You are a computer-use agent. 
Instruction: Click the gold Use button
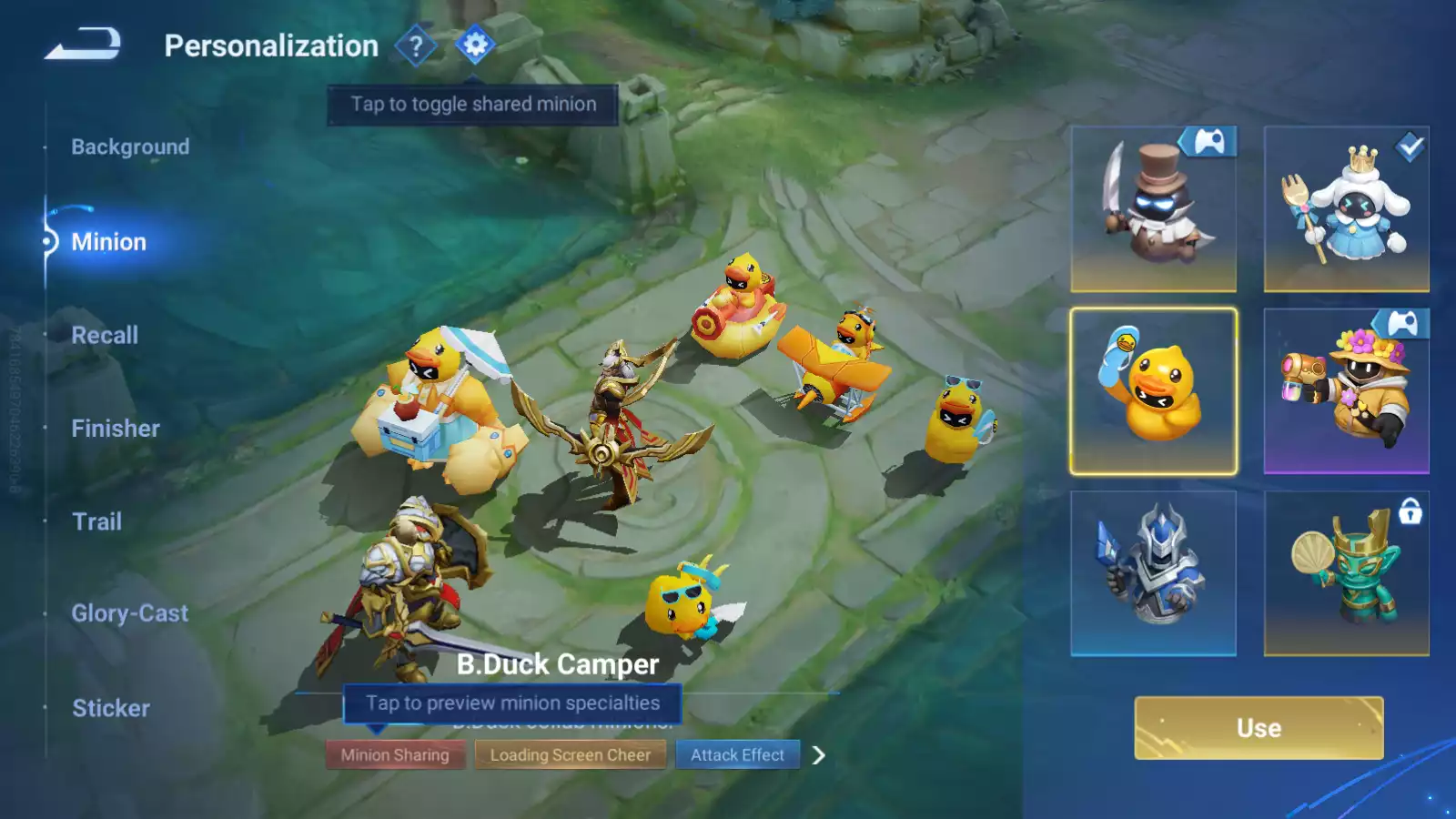(1259, 728)
